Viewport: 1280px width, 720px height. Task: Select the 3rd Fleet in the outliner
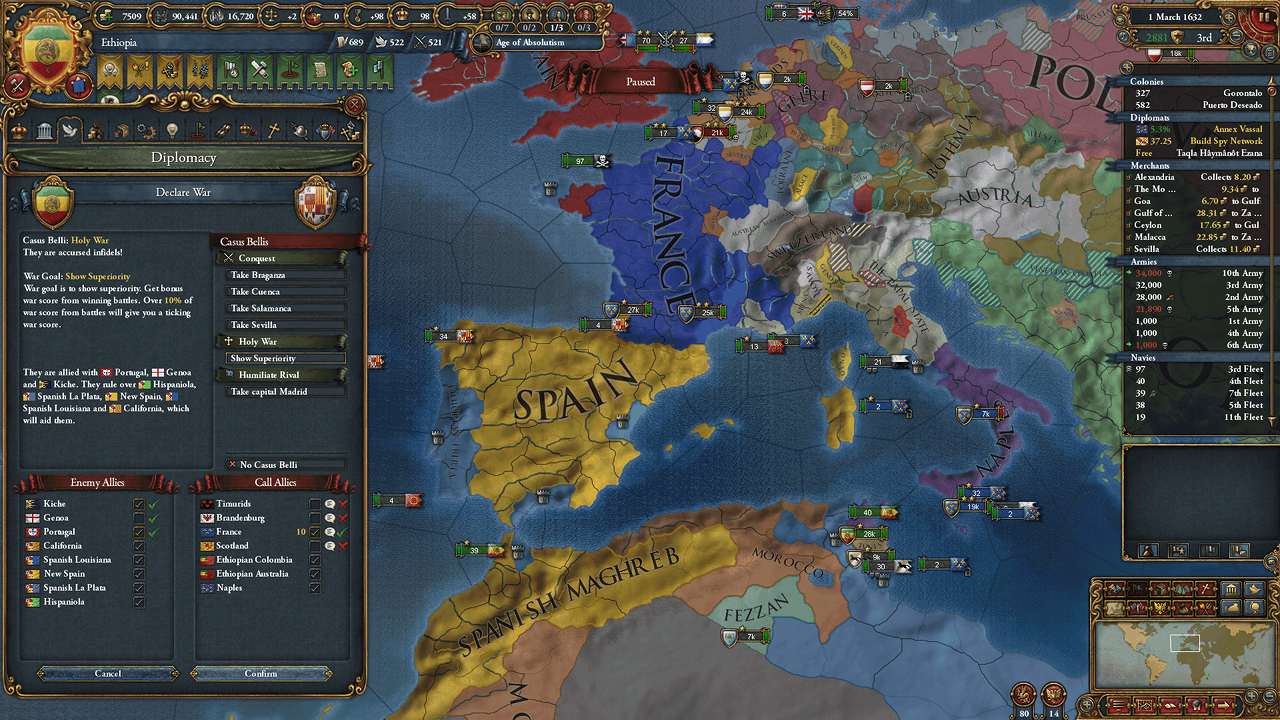click(x=1197, y=369)
